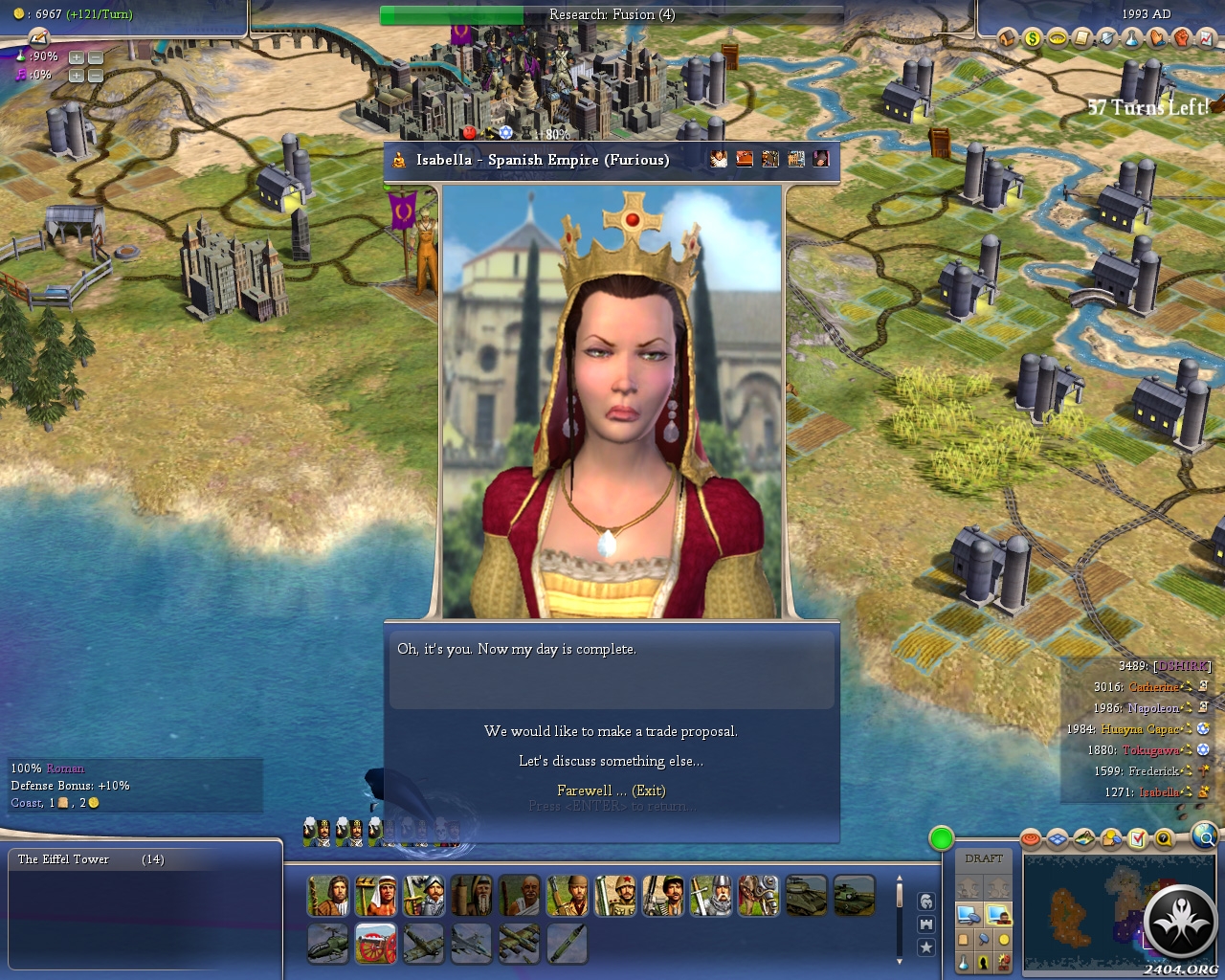1225x980 pixels.
Task: Click the green end turn button
Action: tap(942, 839)
